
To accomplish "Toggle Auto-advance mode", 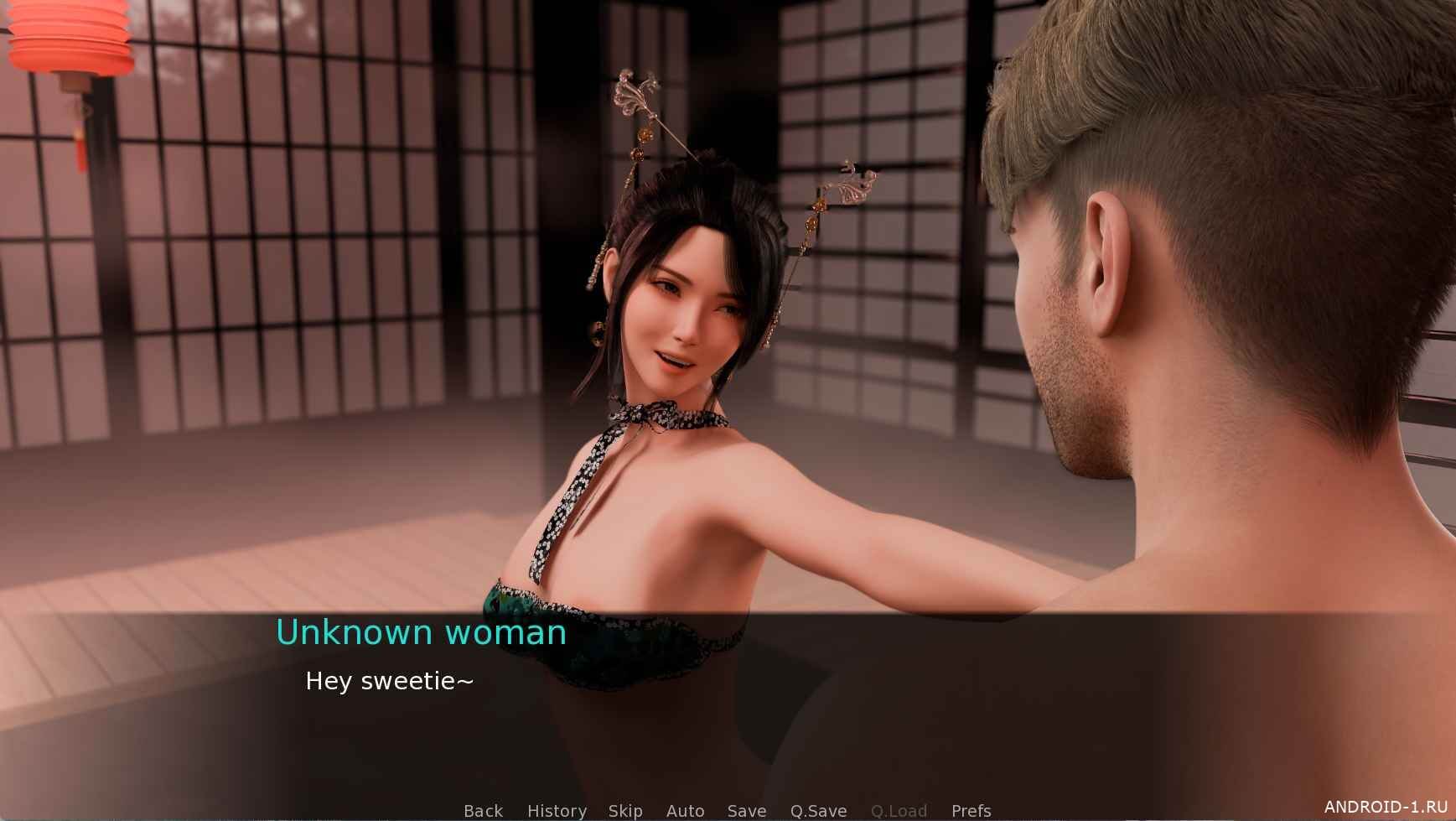I will pyautogui.click(x=685, y=810).
